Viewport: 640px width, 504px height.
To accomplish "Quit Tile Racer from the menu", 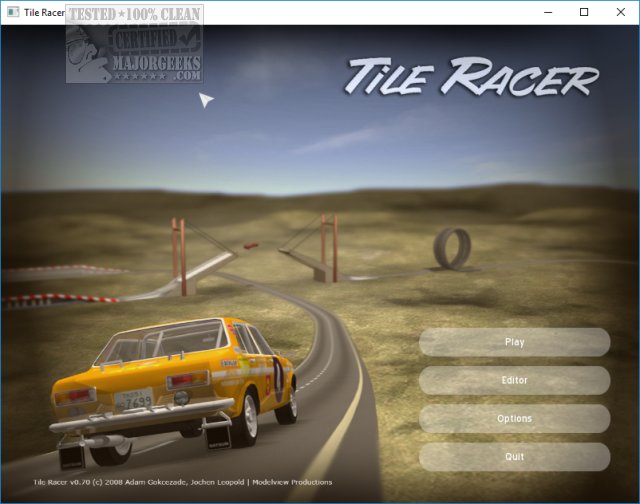I will pos(514,457).
